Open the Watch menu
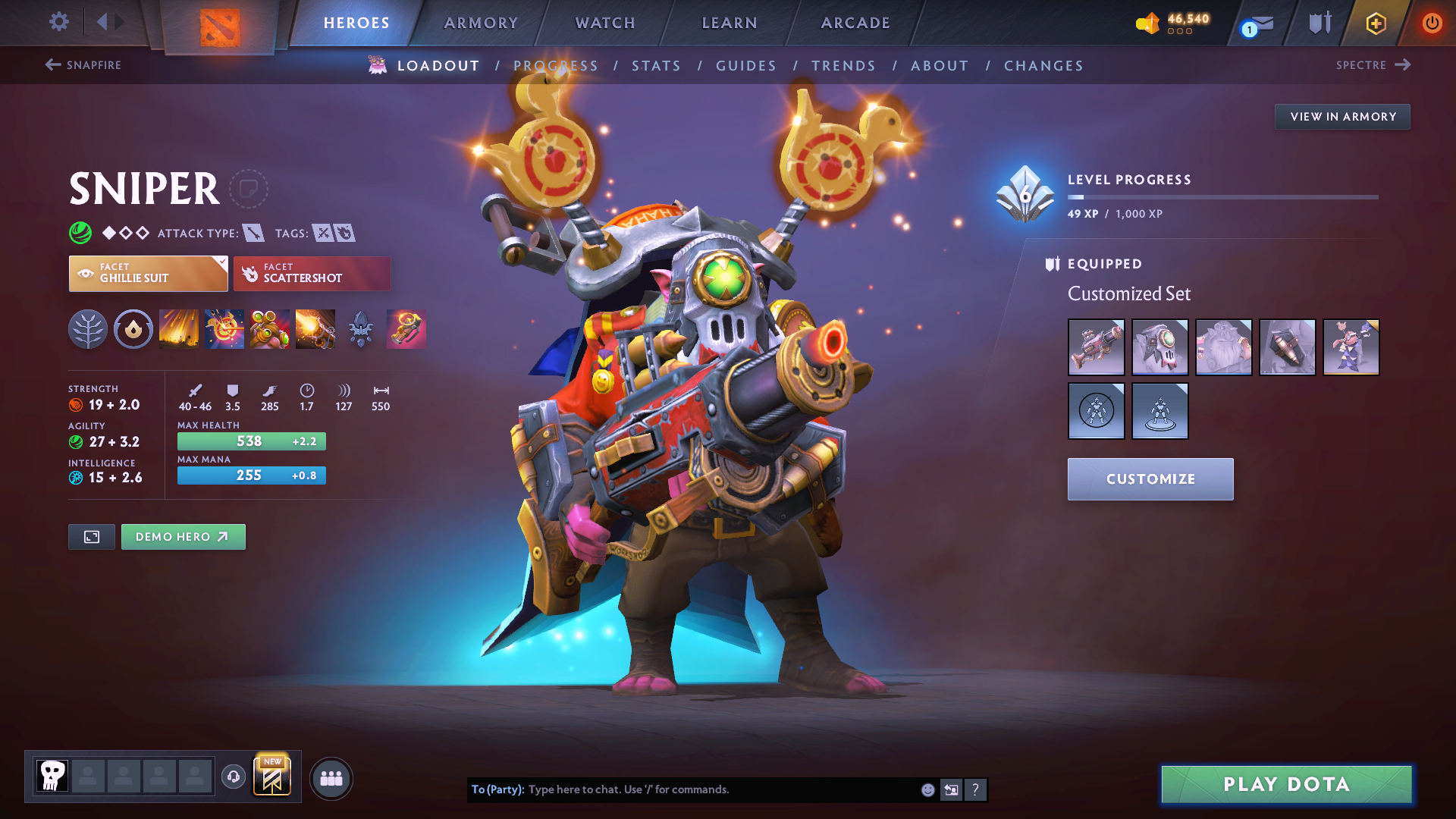The height and width of the screenshot is (819, 1456). [x=604, y=23]
